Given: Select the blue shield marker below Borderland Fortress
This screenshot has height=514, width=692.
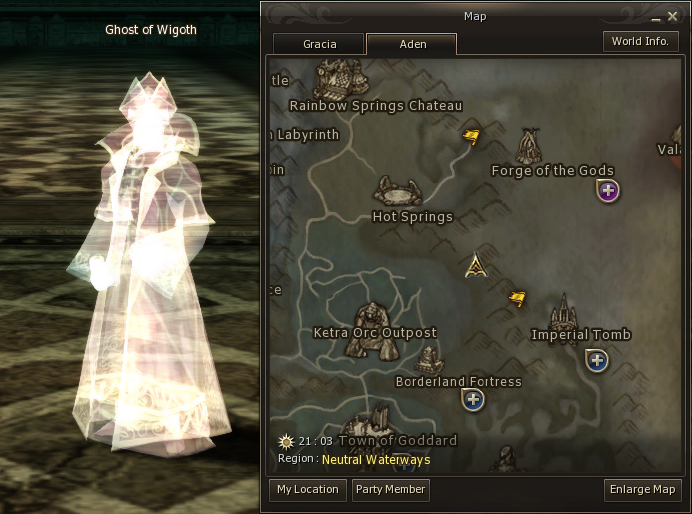Looking at the screenshot, I should pos(473,399).
